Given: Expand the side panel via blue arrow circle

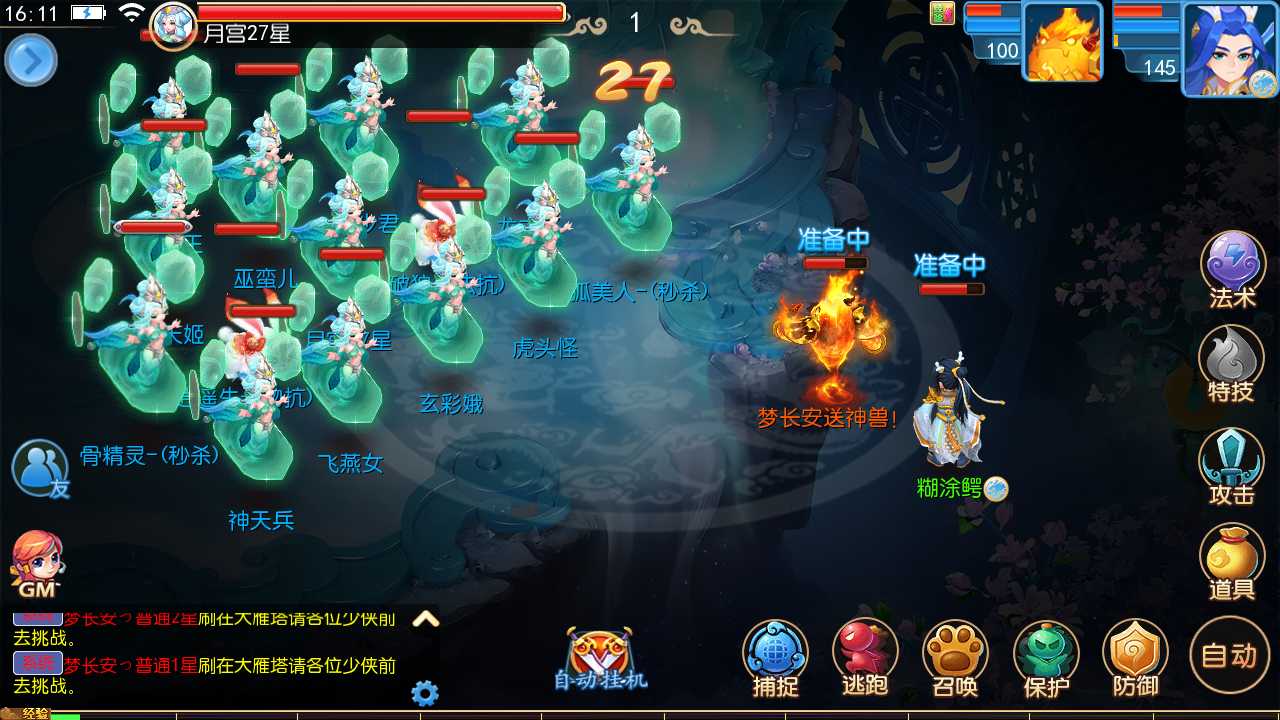Looking at the screenshot, I should point(31,60).
